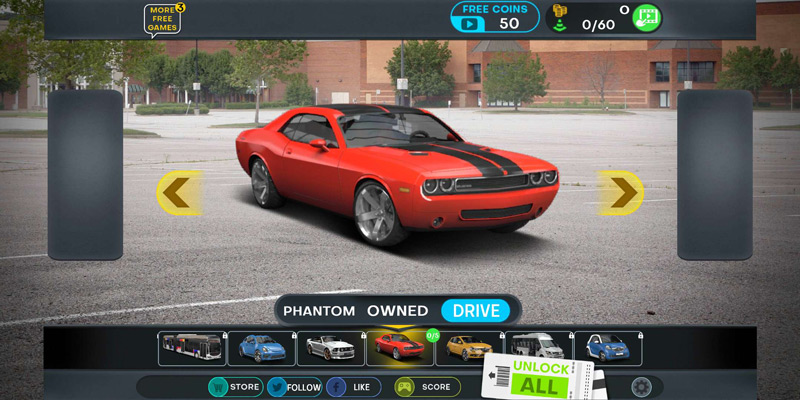Select the white convertible muscle car thumbnail
800x400 pixels.
click(x=330, y=349)
